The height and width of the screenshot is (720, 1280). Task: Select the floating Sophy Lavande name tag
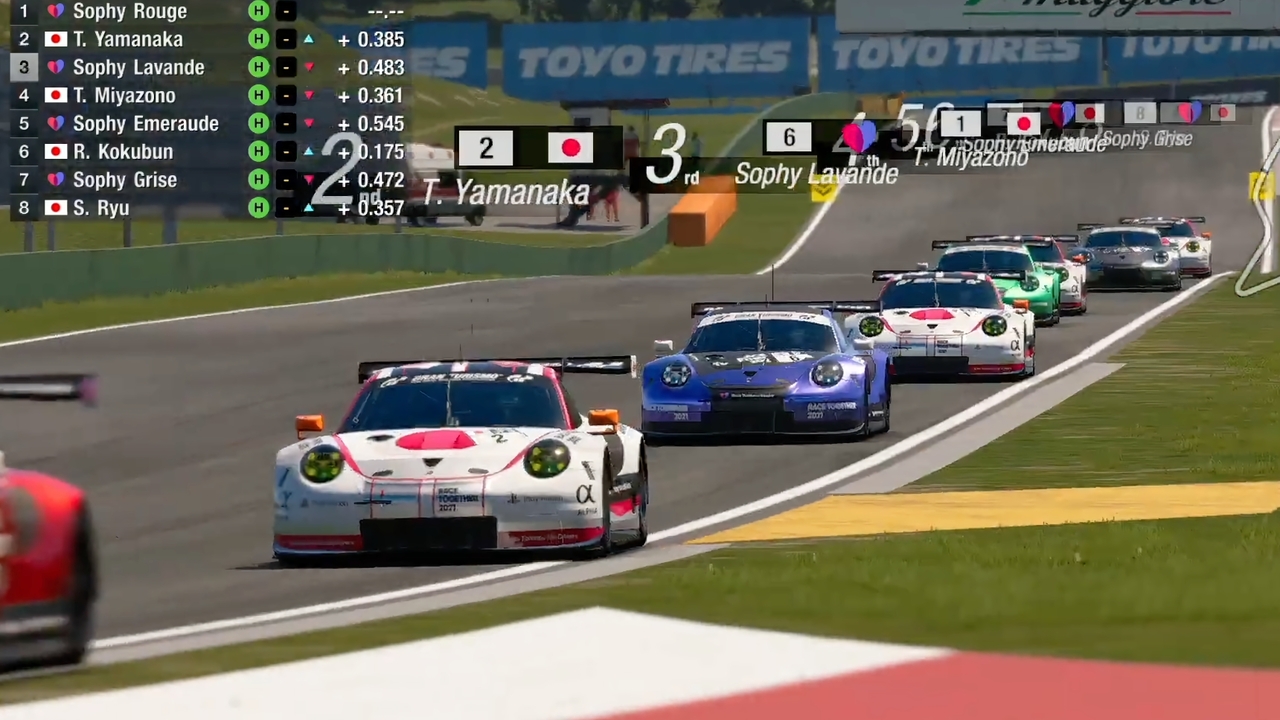(x=816, y=174)
